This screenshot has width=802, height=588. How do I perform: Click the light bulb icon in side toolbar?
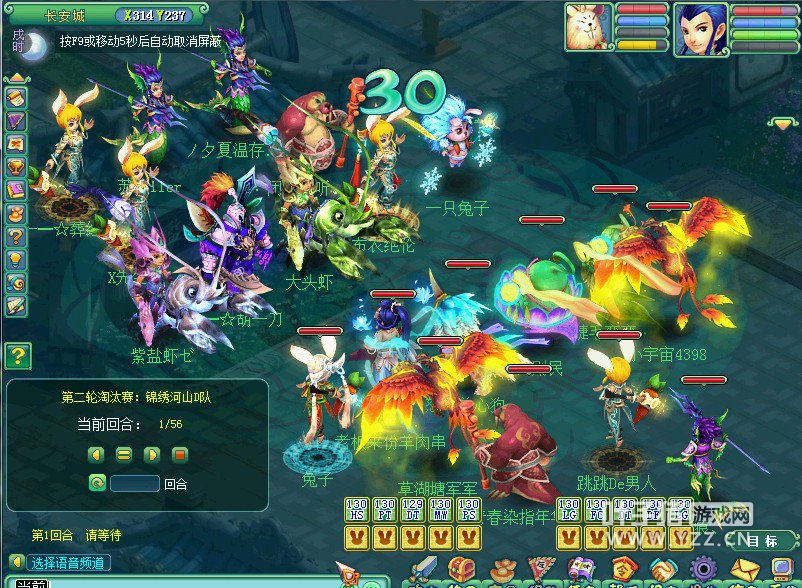pyautogui.click(x=16, y=260)
